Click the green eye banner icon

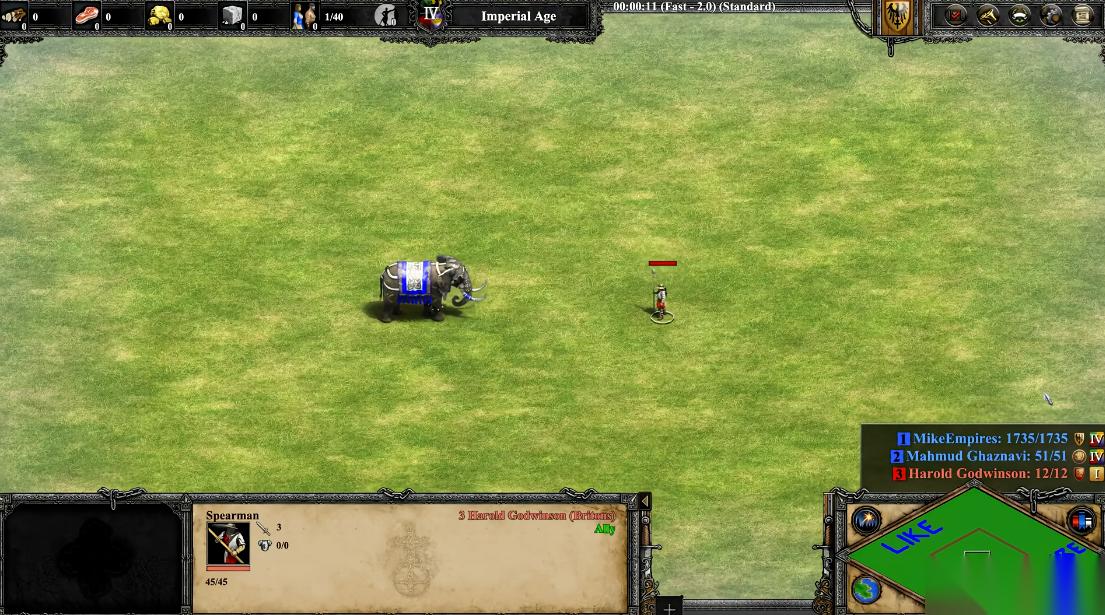[x=1019, y=15]
